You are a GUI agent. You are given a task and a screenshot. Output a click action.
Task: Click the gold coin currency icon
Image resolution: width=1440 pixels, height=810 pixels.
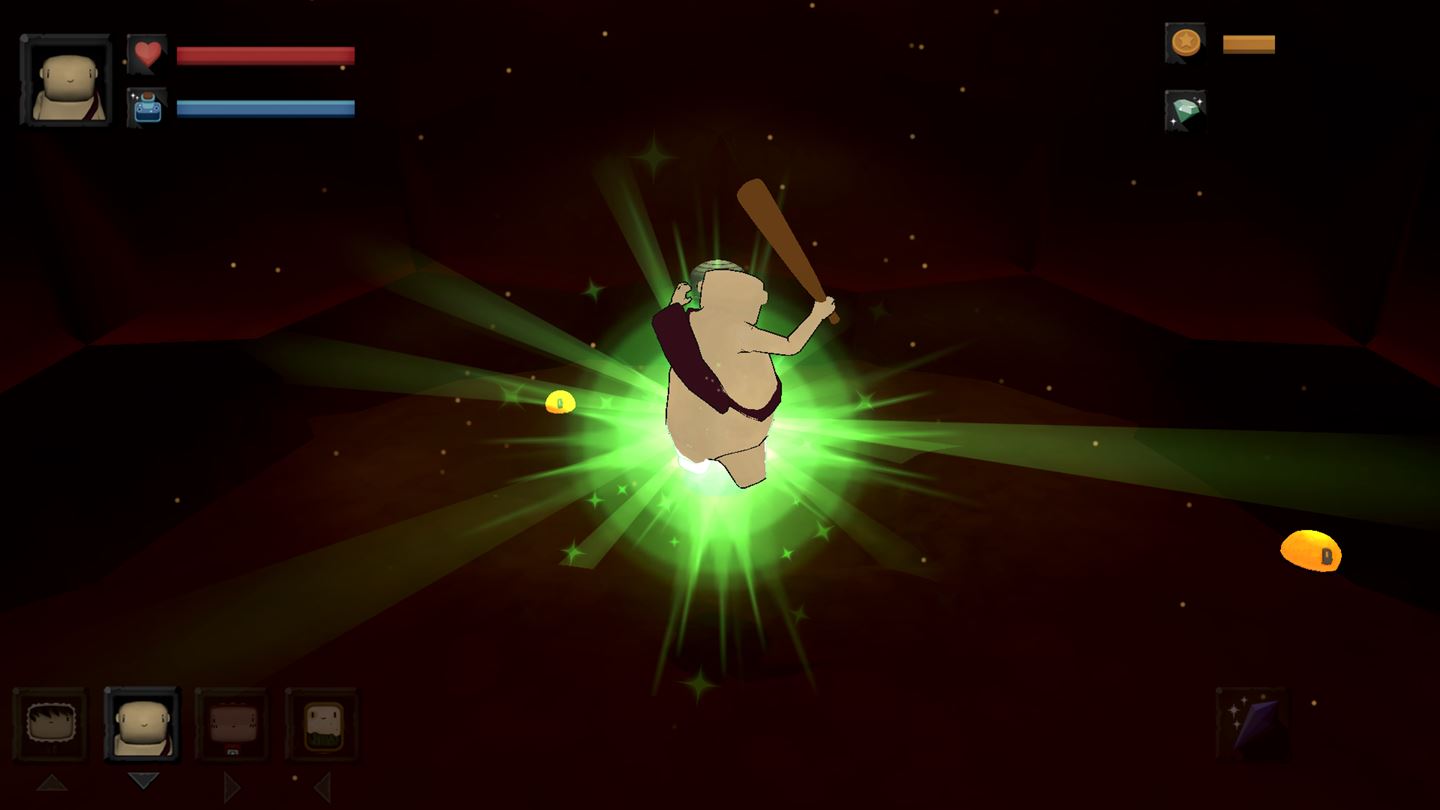pos(1183,42)
